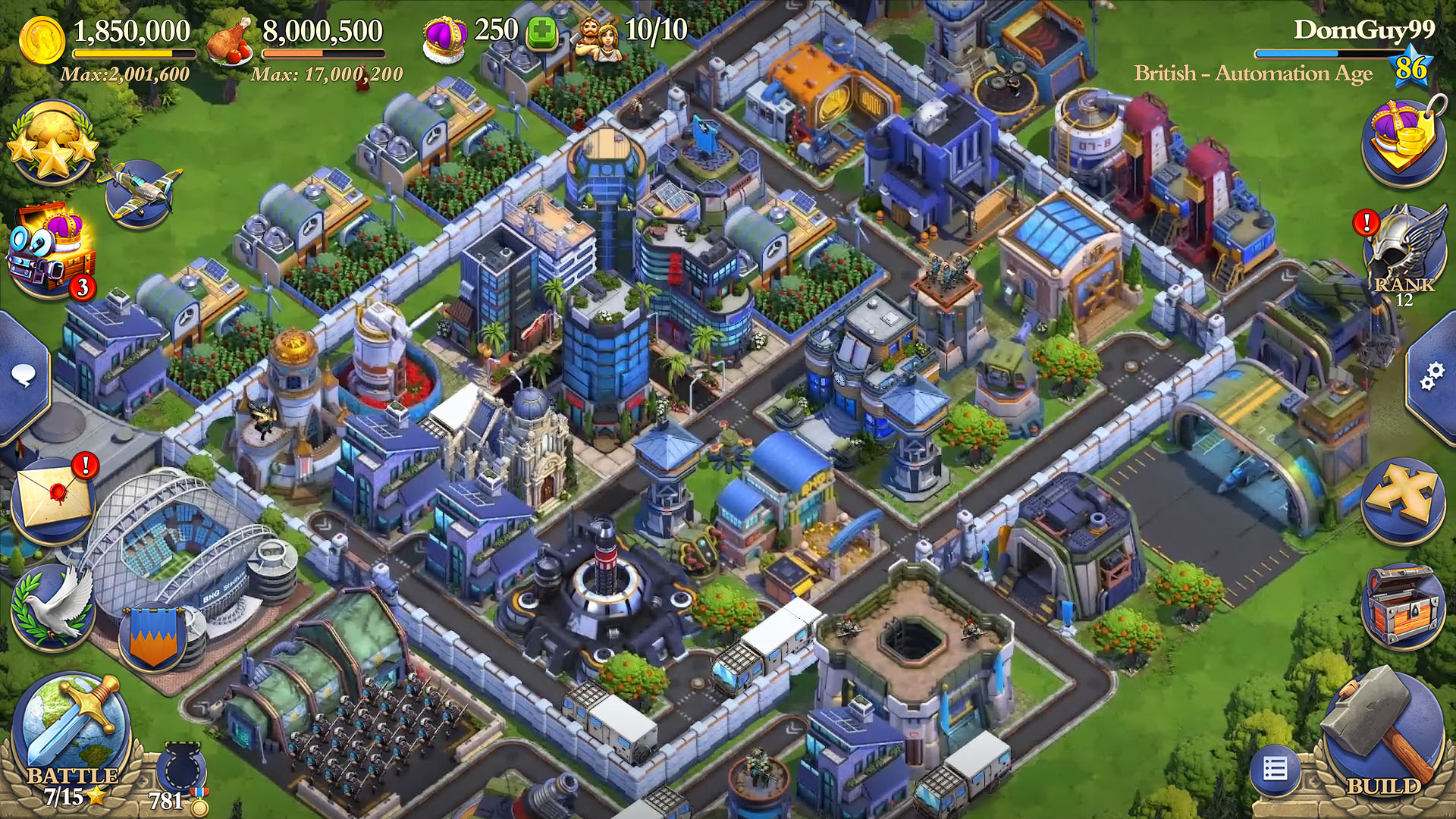Tap the green plus to buy crowns
This screenshot has height=819, width=1456.
pyautogui.click(x=541, y=35)
